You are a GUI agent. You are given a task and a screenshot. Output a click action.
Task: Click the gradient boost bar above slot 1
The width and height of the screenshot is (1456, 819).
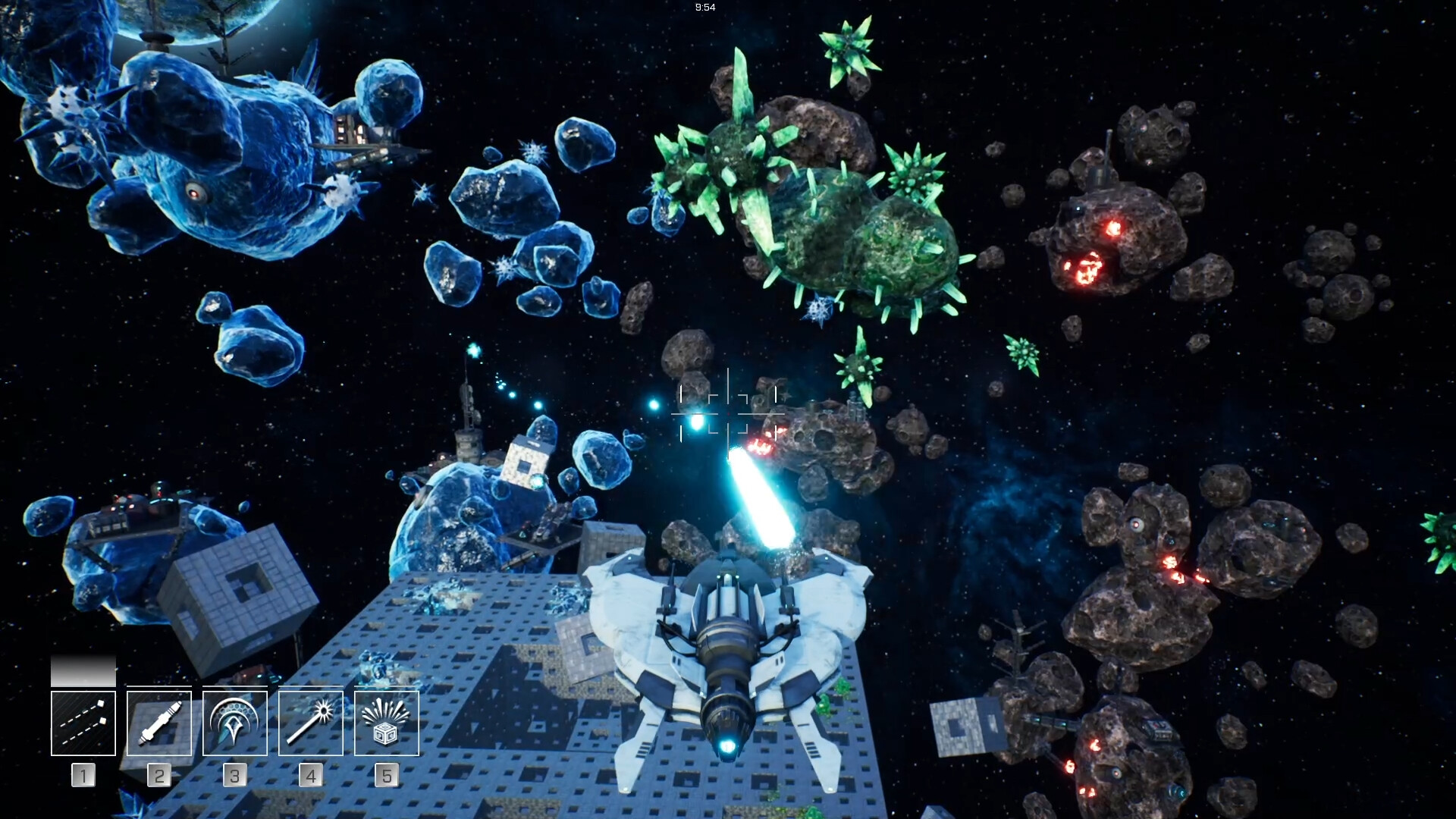[x=82, y=671]
